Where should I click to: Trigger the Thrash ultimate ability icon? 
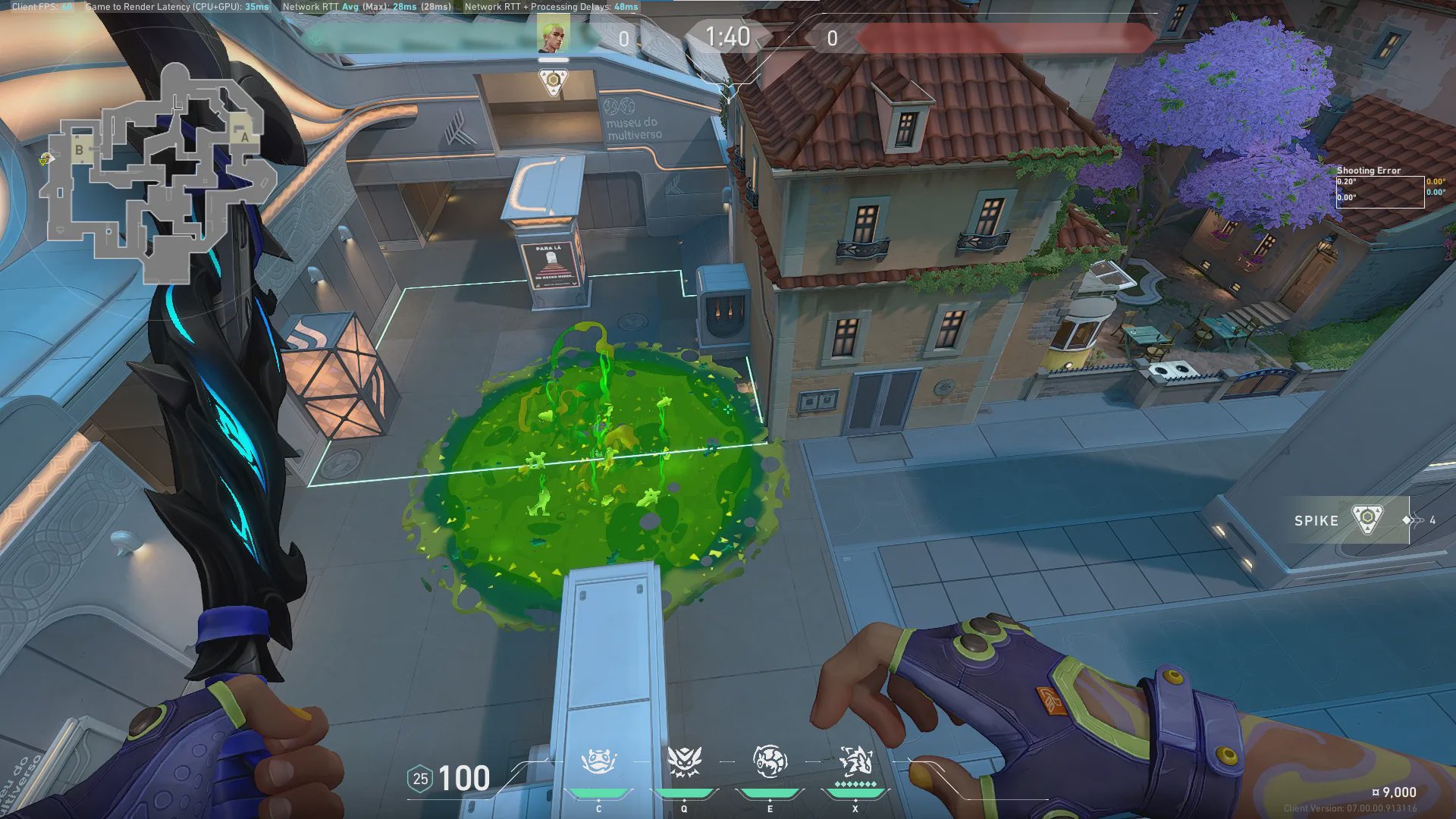tap(855, 761)
